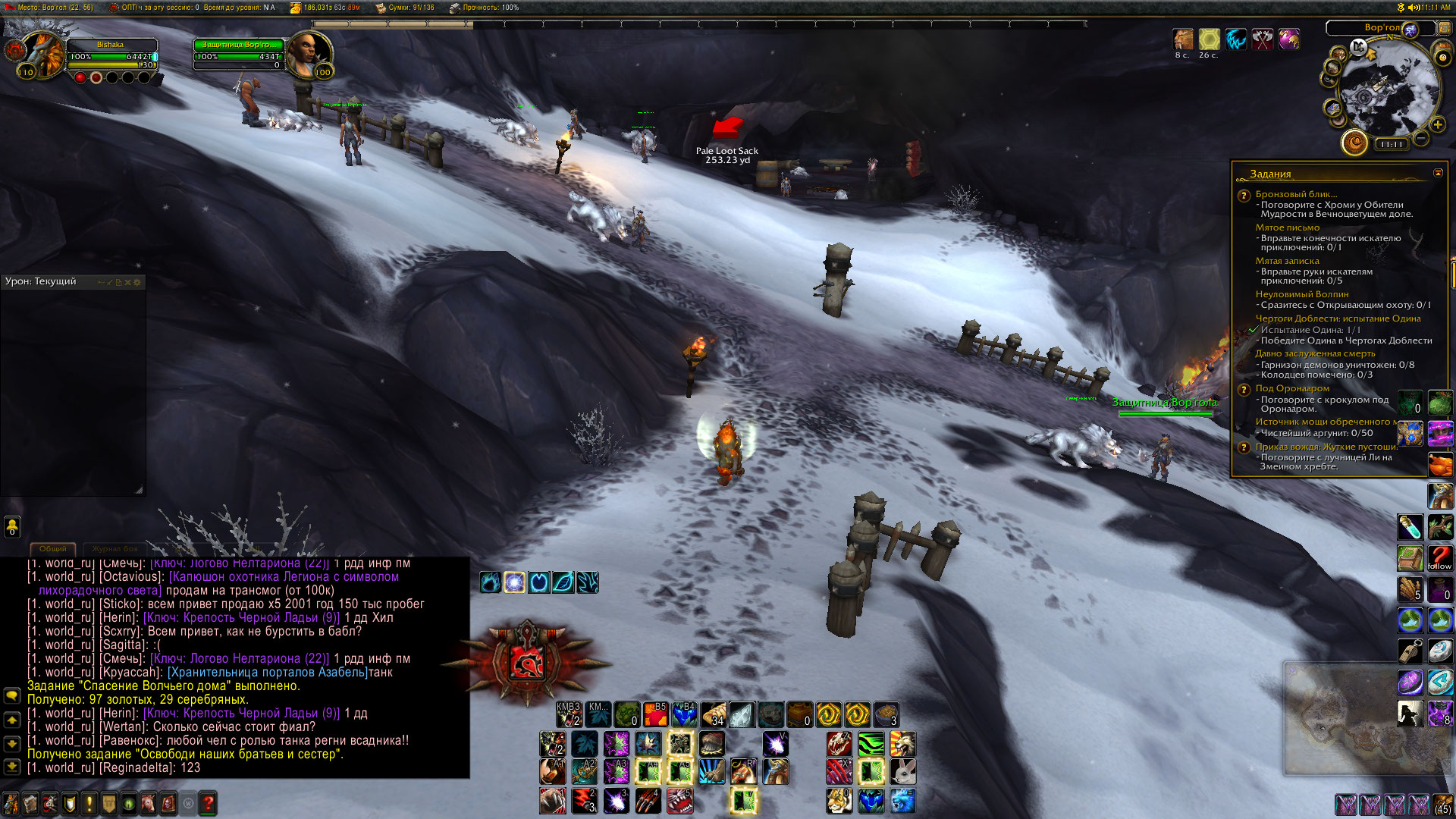Use the bread item with 34 stacks

click(x=713, y=714)
